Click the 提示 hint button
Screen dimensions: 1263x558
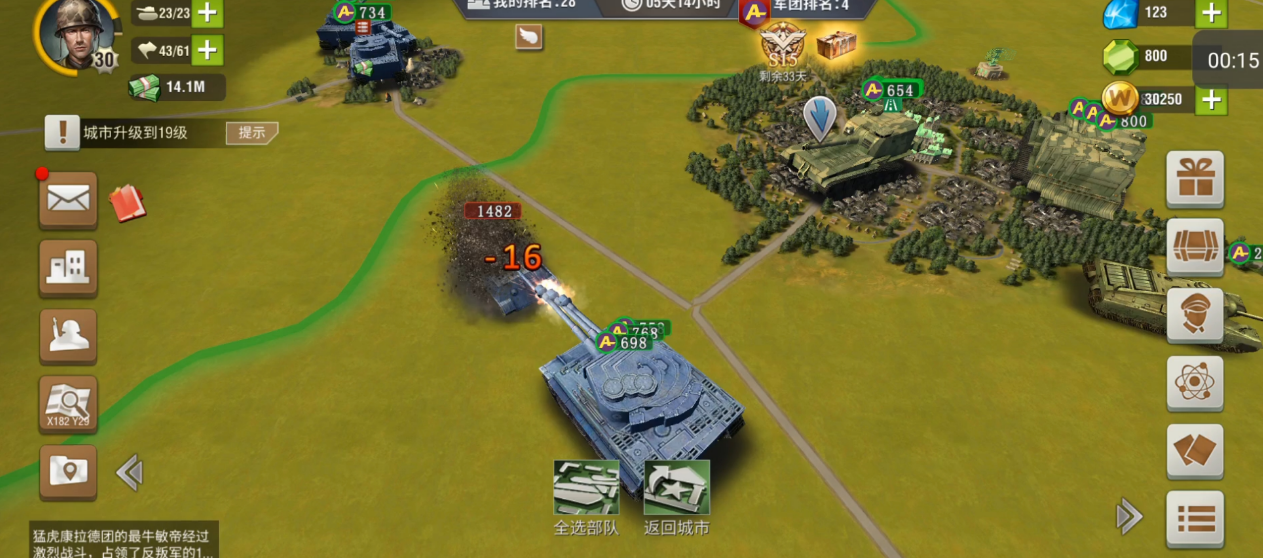[x=251, y=133]
